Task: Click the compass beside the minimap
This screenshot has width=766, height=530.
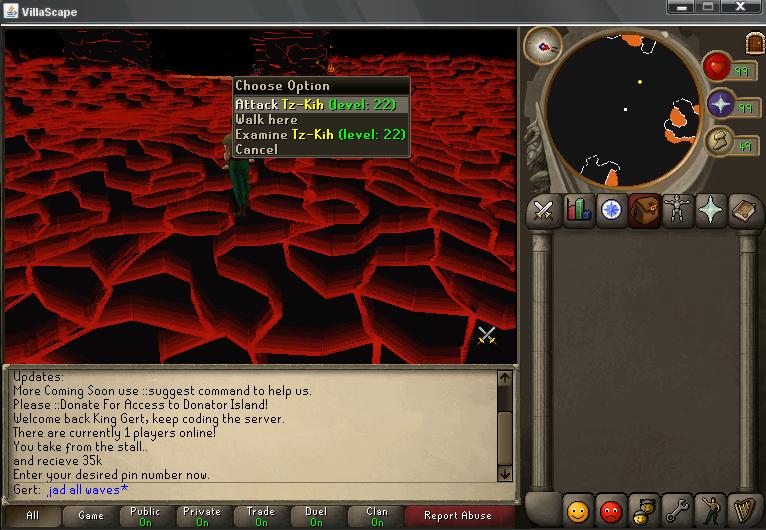Action: 543,44
